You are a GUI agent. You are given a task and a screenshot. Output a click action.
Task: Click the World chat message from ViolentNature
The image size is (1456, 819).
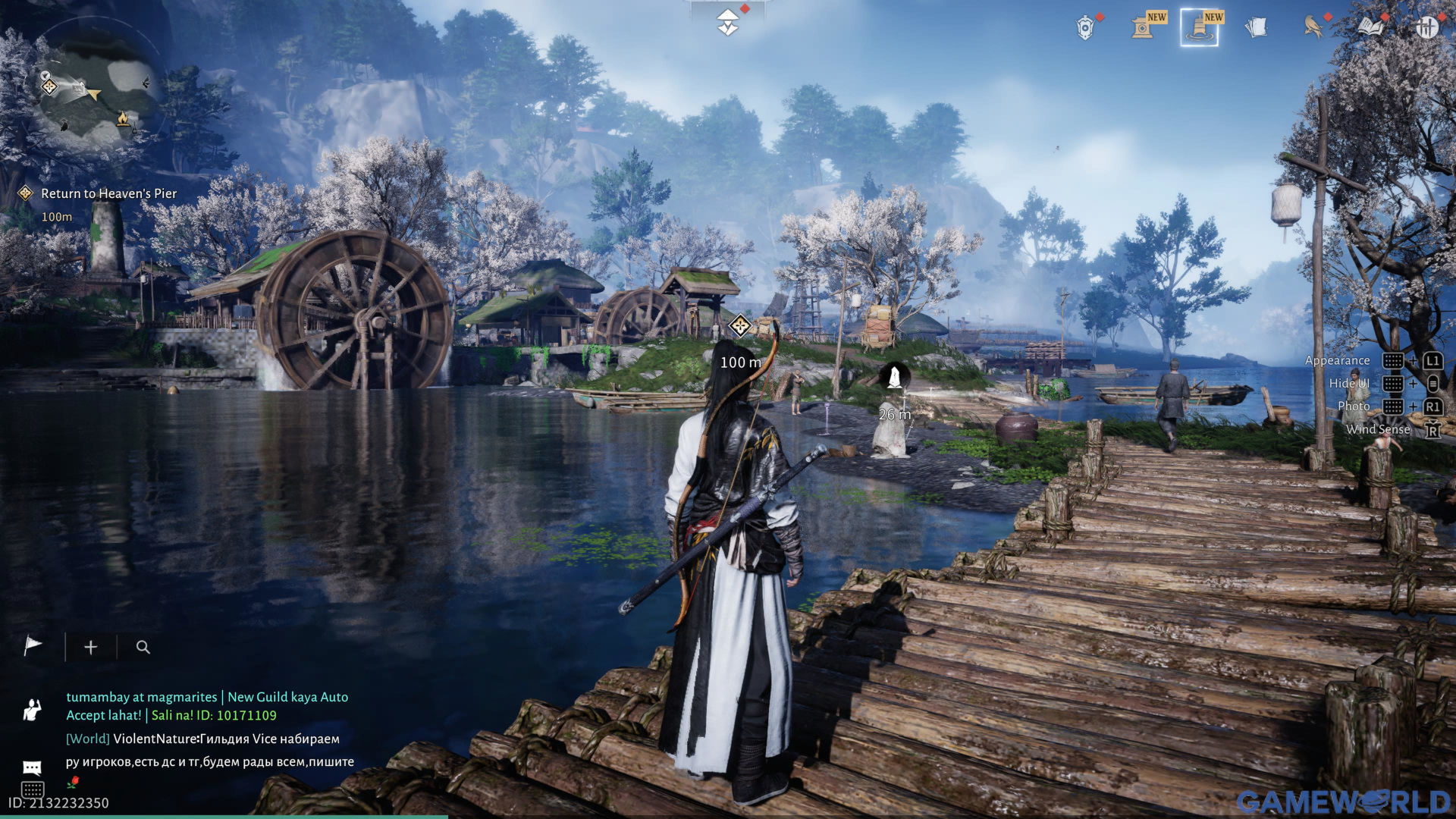(209, 750)
